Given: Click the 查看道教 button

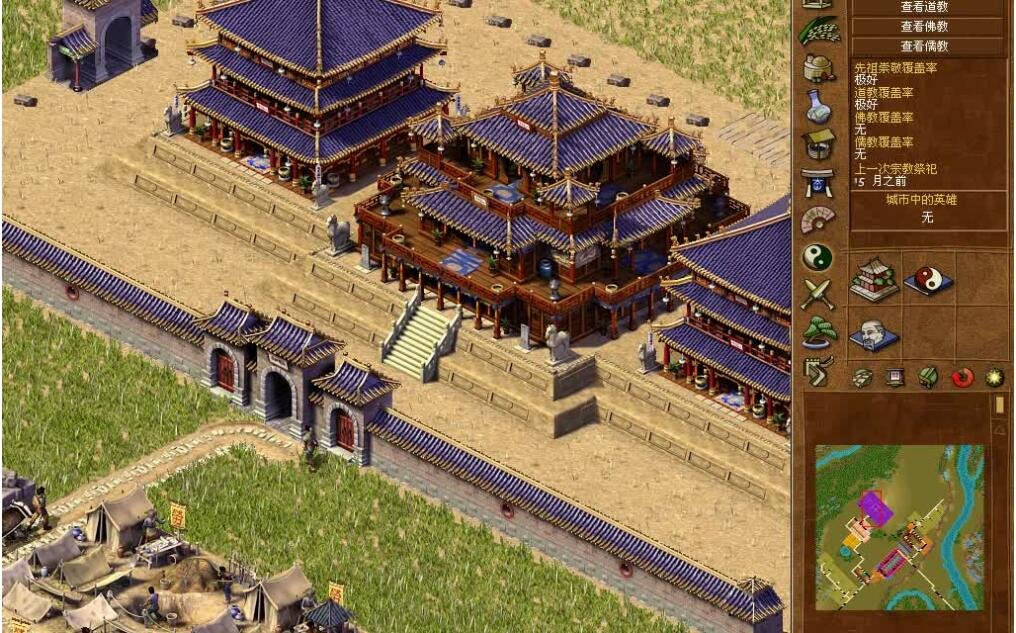Looking at the screenshot, I should [x=924, y=7].
